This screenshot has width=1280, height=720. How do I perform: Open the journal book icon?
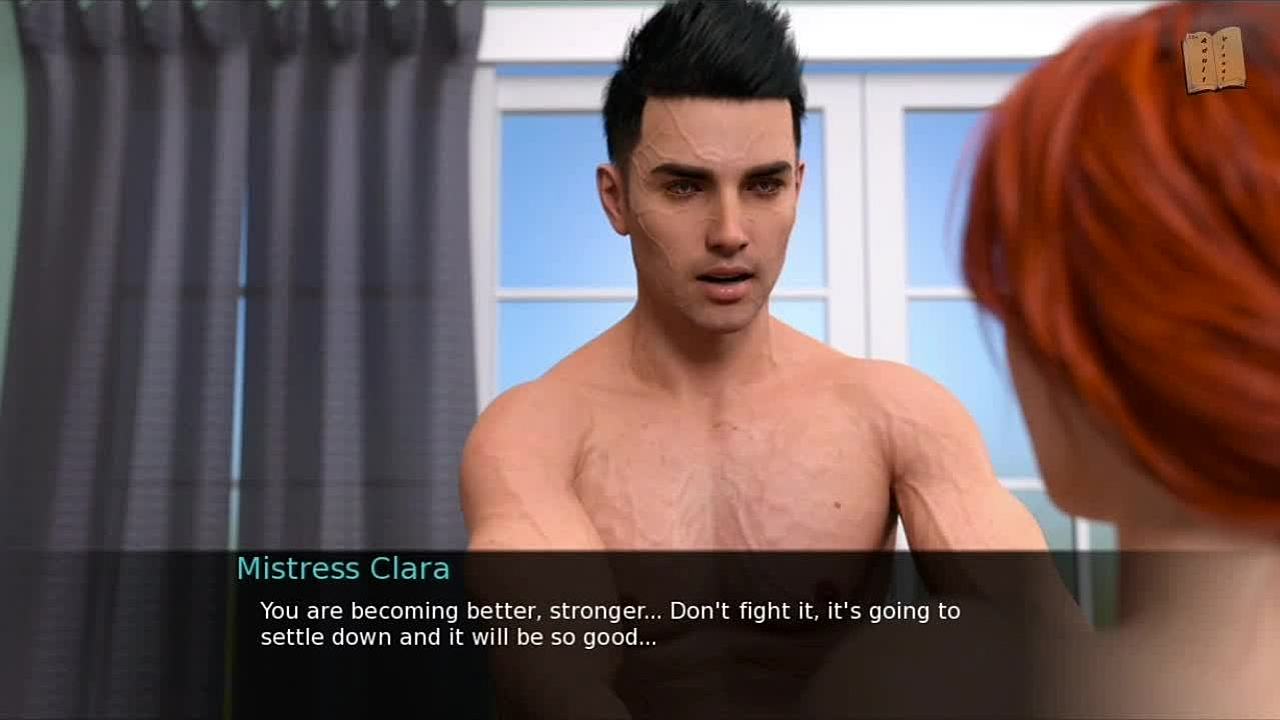[x=1214, y=61]
